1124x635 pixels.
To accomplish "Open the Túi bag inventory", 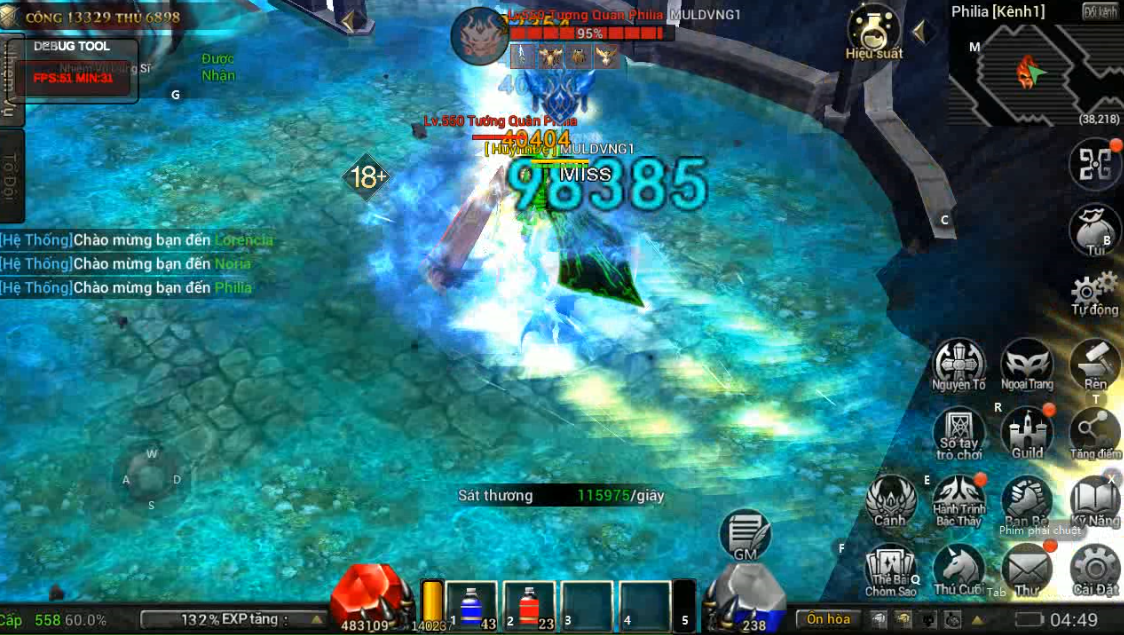I will (x=1095, y=228).
